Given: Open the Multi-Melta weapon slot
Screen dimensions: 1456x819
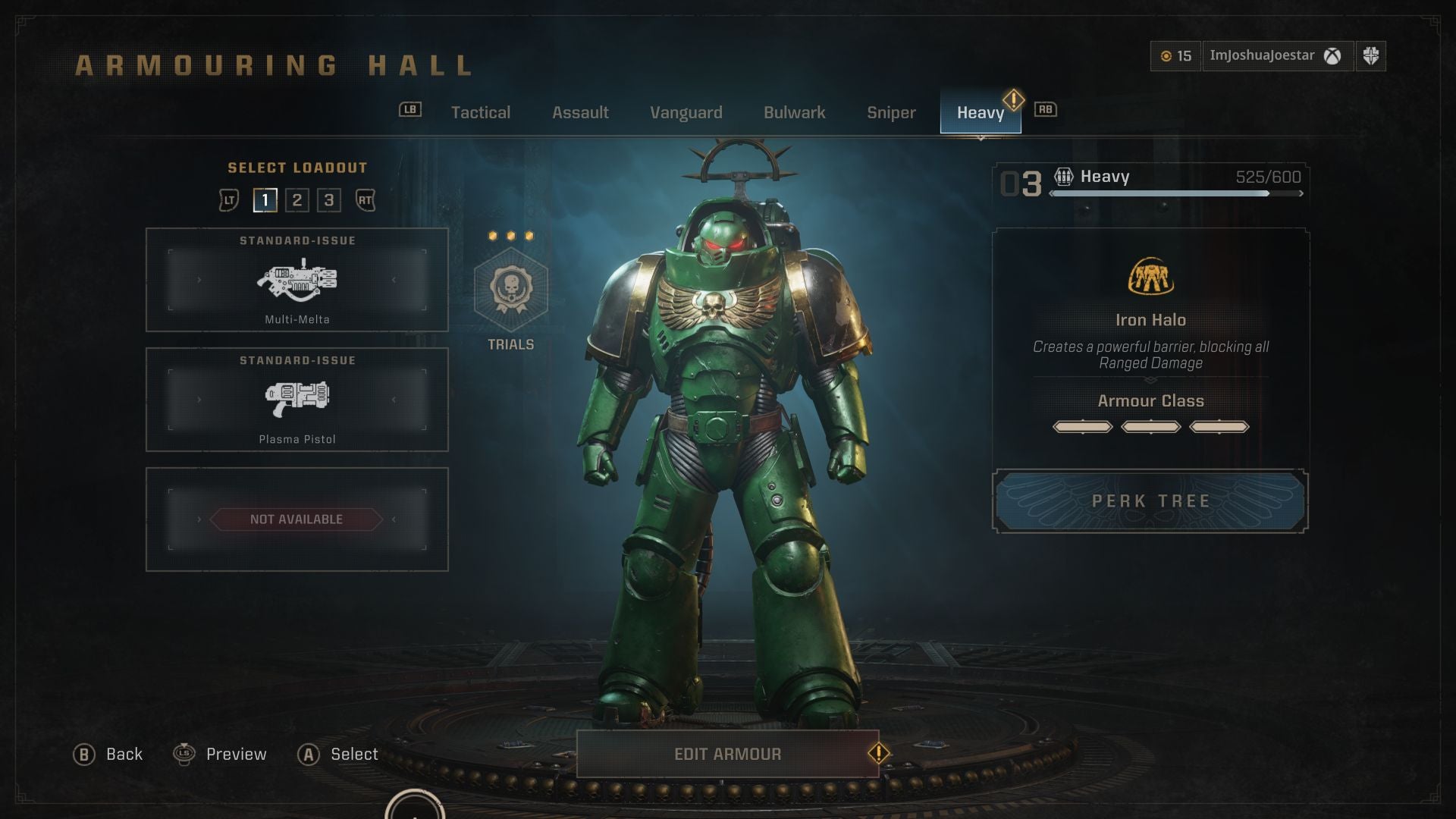Looking at the screenshot, I should pyautogui.click(x=297, y=280).
